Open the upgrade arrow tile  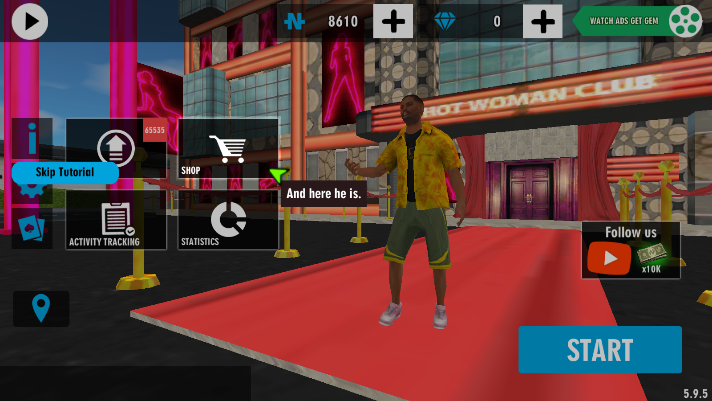coord(116,147)
